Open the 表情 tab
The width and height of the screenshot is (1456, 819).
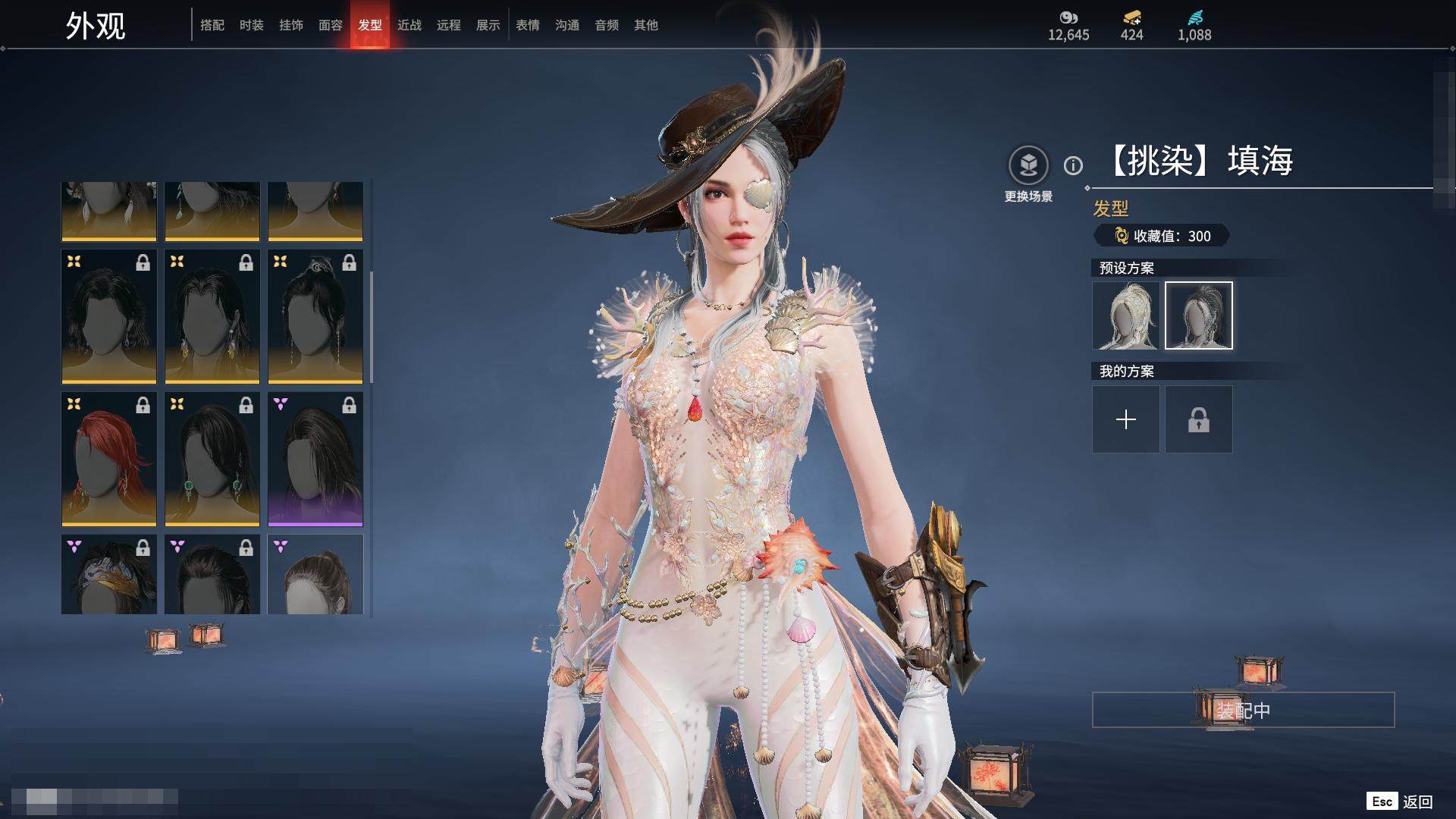click(528, 25)
